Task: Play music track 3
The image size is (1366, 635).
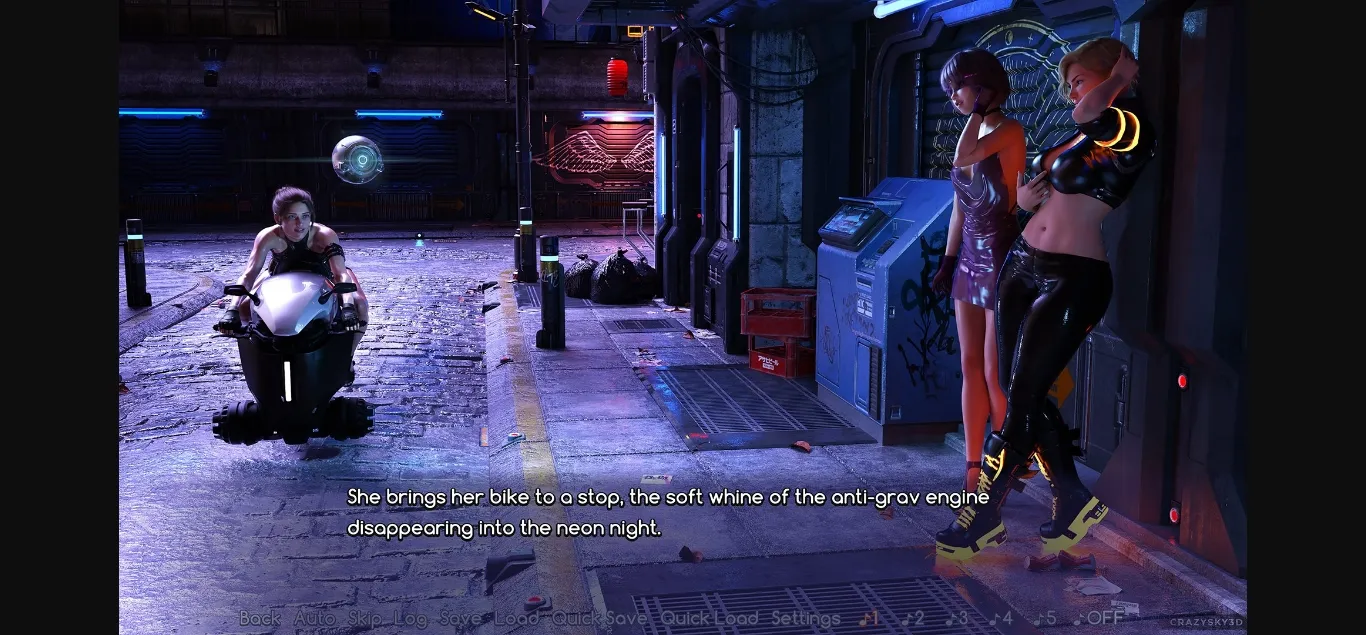Action: pos(957,619)
